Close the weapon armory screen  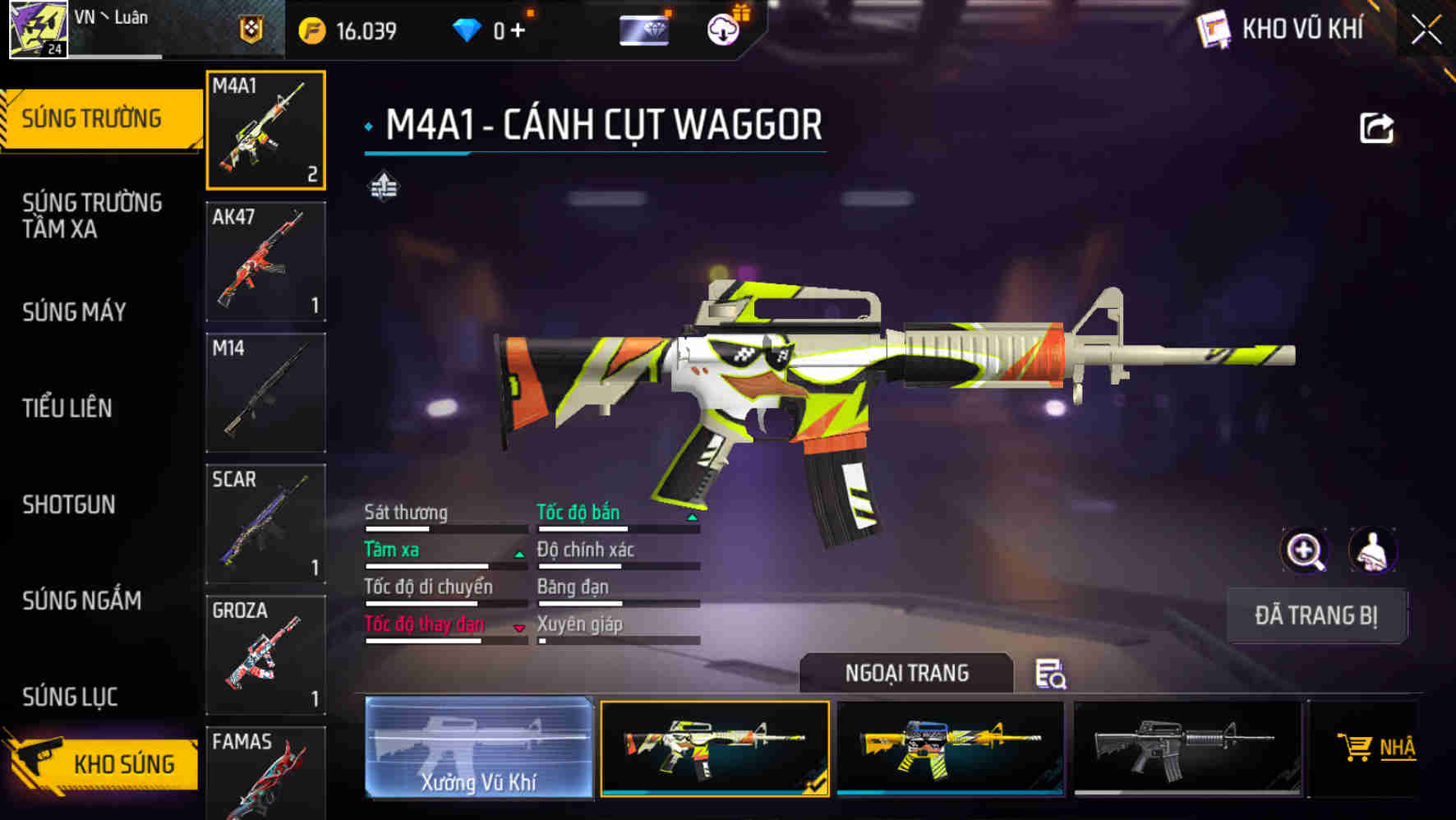click(x=1426, y=30)
